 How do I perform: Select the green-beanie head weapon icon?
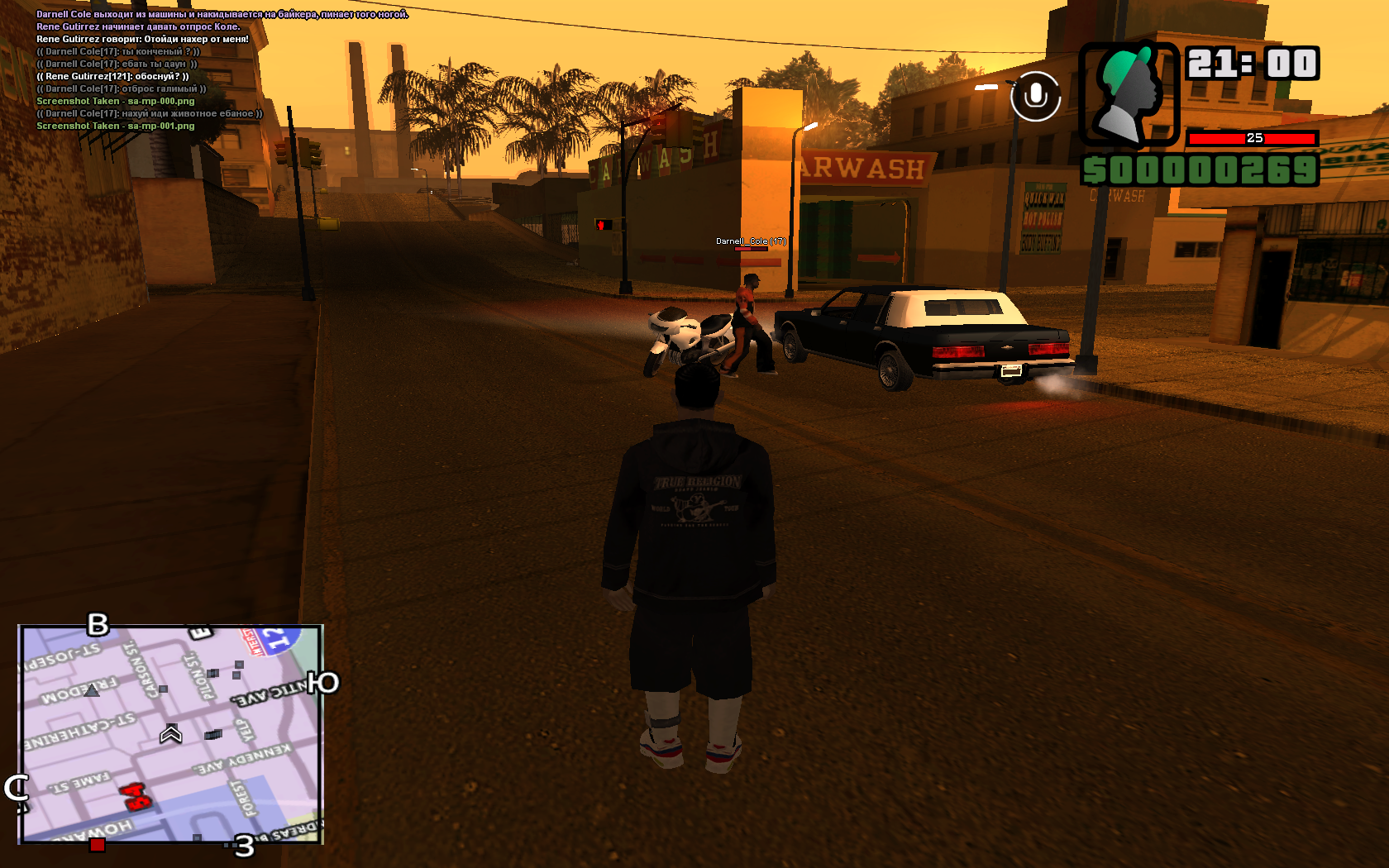[1128, 93]
